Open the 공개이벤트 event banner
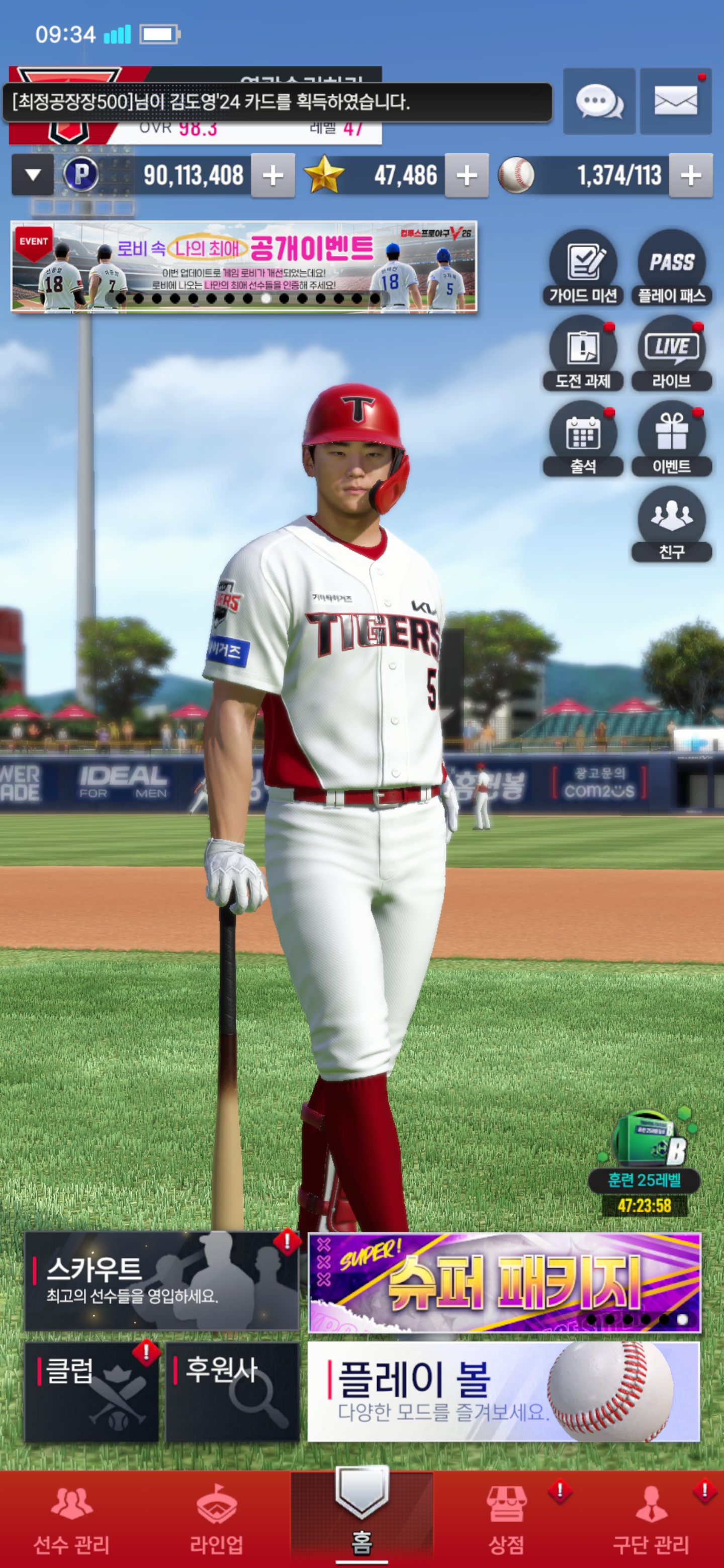The image size is (724, 1568). click(x=243, y=266)
